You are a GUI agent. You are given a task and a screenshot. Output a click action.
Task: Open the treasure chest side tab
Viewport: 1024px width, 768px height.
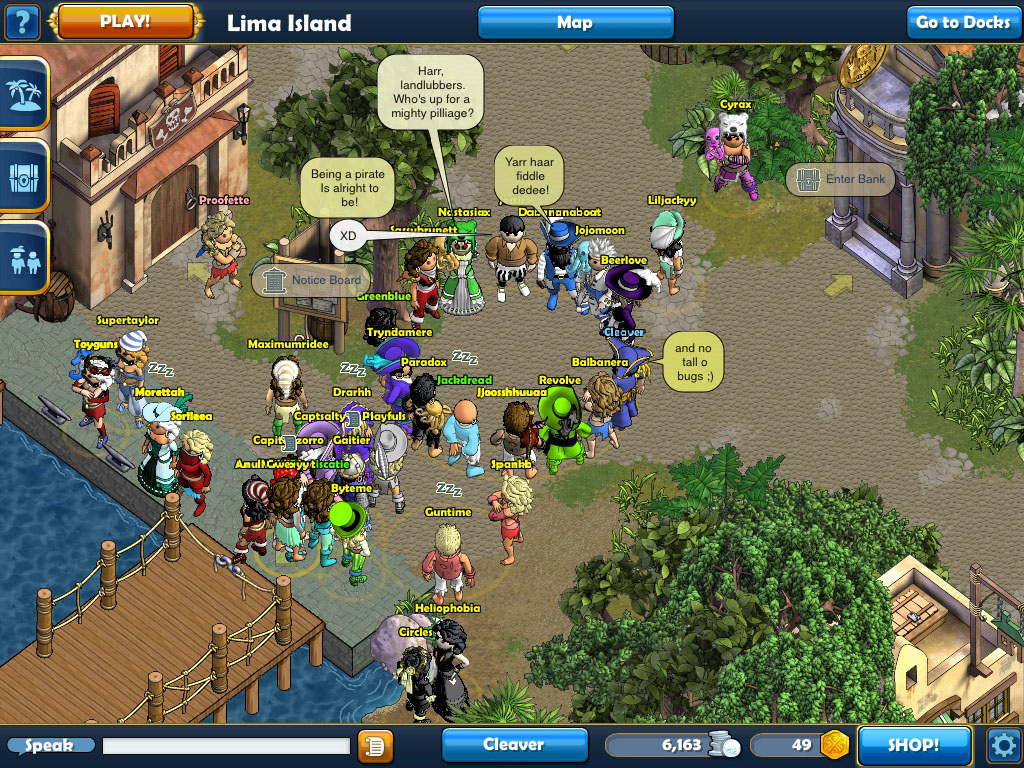point(23,175)
